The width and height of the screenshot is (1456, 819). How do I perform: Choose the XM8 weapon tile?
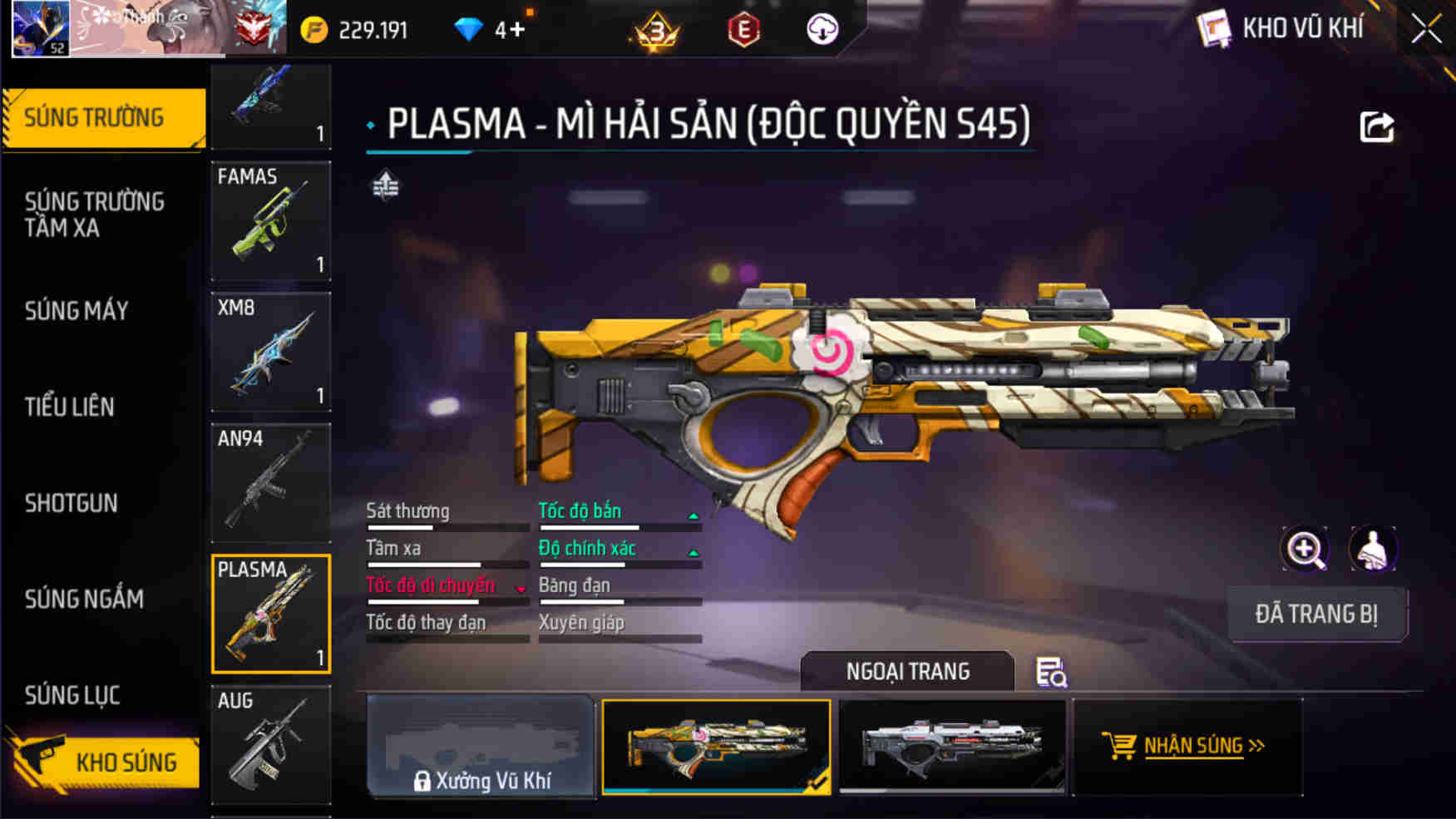[x=271, y=352]
